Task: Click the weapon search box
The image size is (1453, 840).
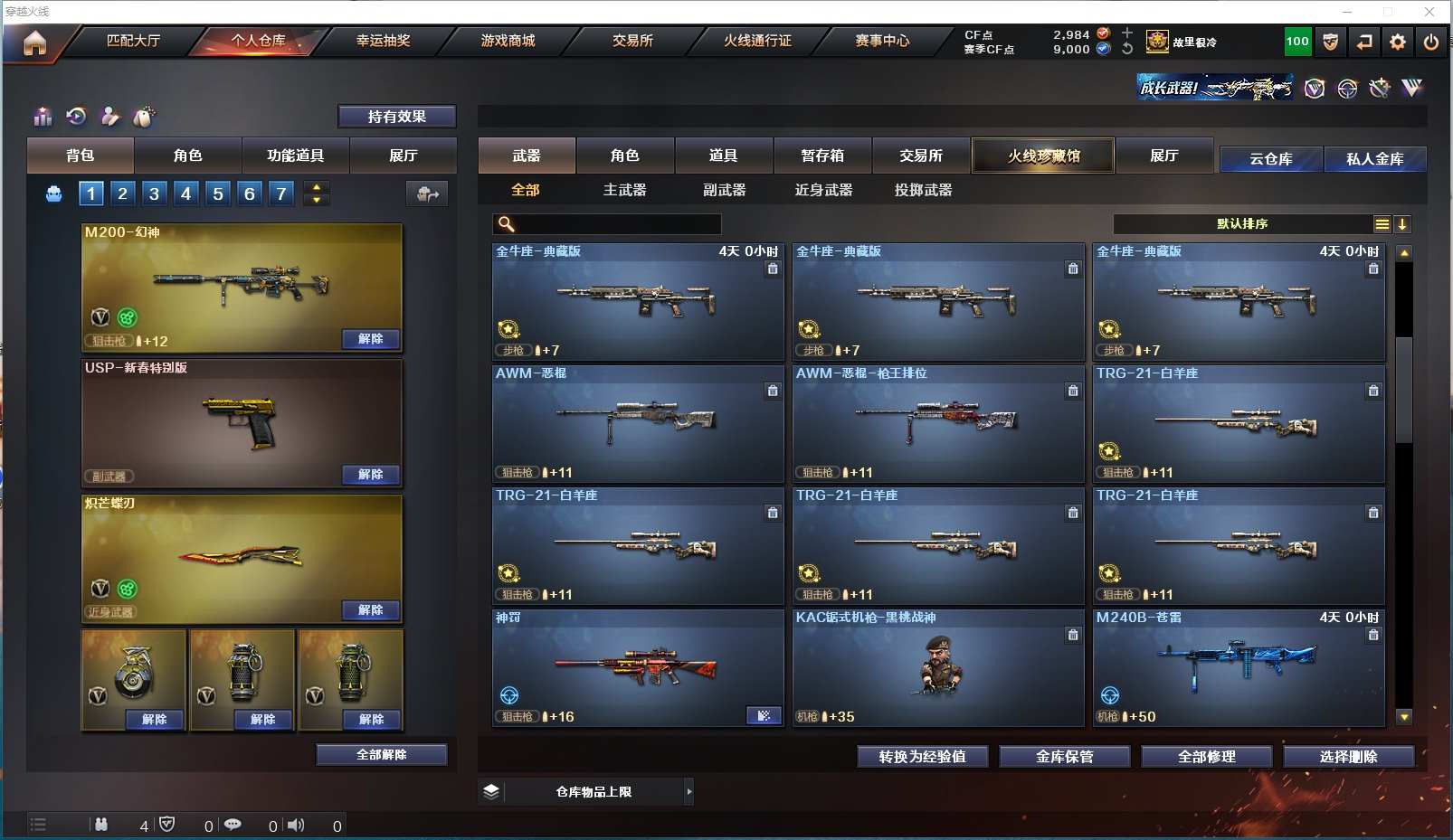Action: (617, 224)
